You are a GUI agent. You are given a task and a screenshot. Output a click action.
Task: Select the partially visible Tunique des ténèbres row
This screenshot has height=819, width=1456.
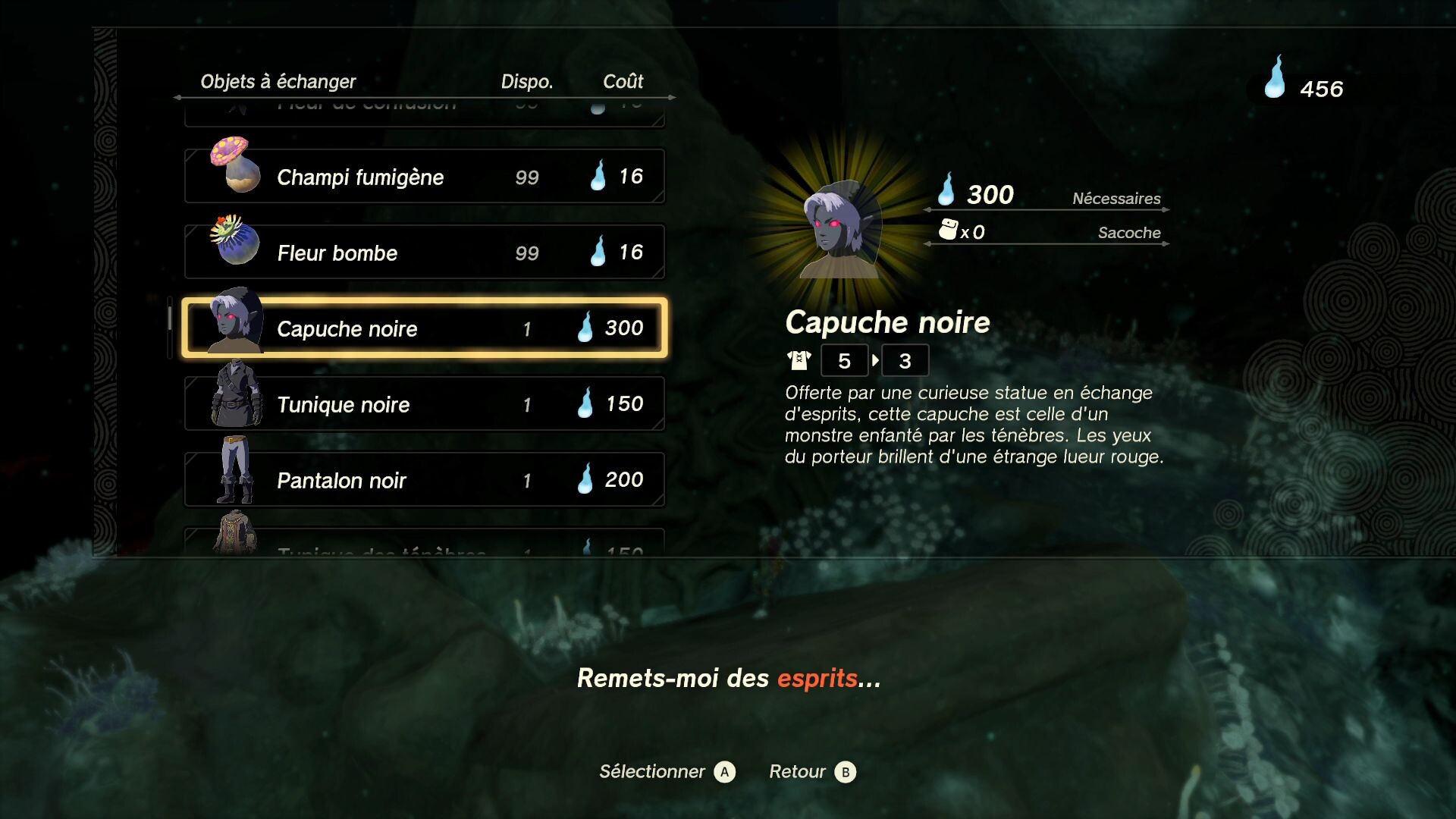[425, 543]
